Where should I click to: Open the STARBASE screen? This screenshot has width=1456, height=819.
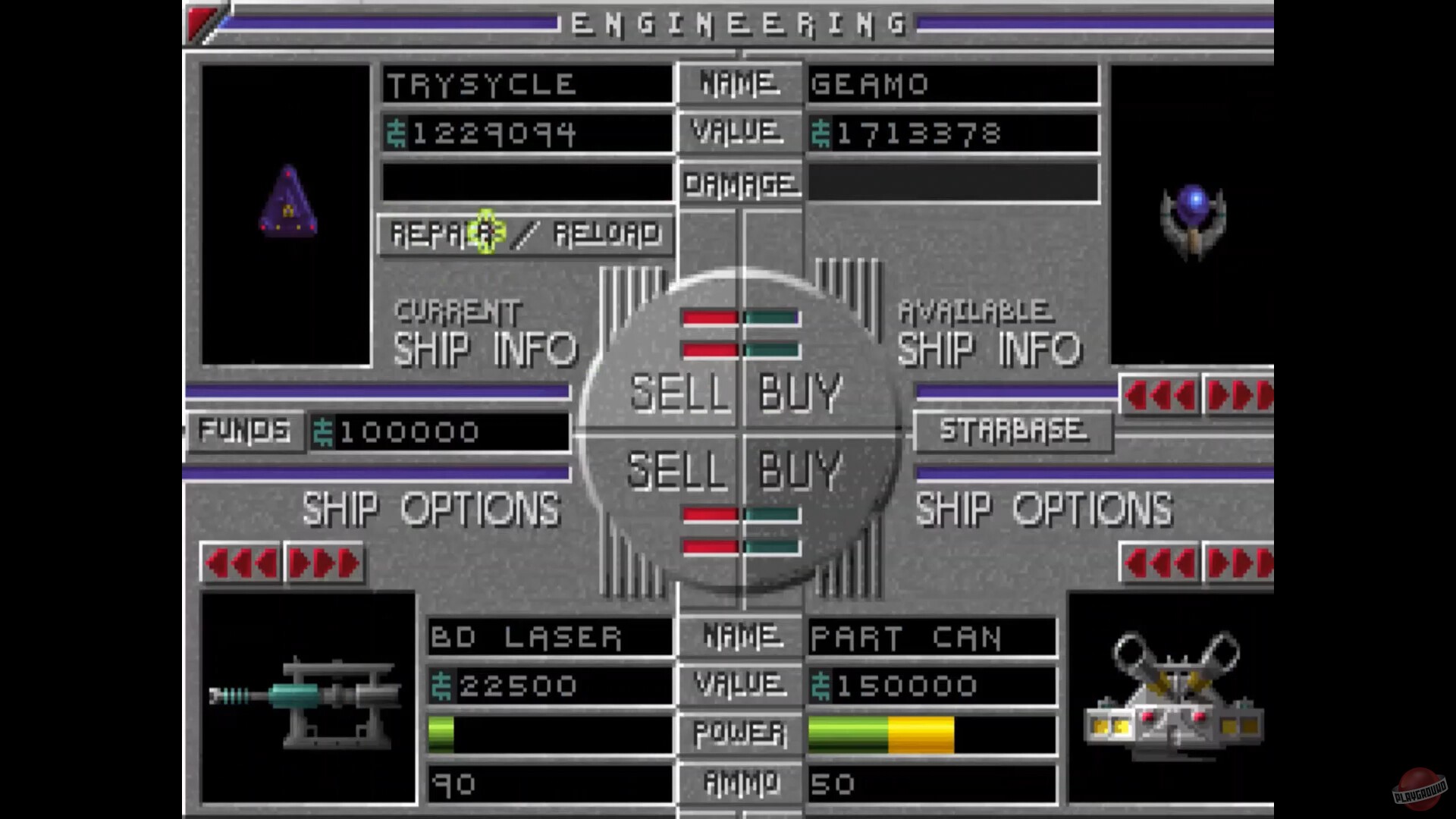(x=1013, y=431)
